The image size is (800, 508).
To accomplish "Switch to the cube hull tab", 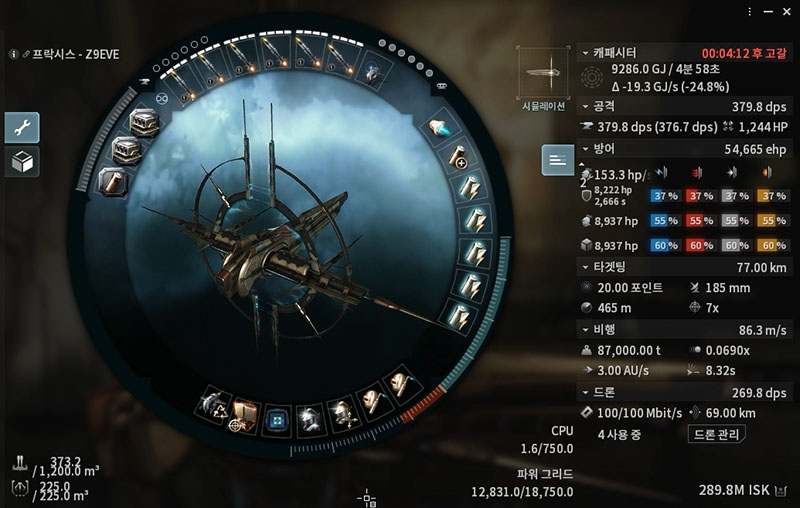I will tap(22, 161).
